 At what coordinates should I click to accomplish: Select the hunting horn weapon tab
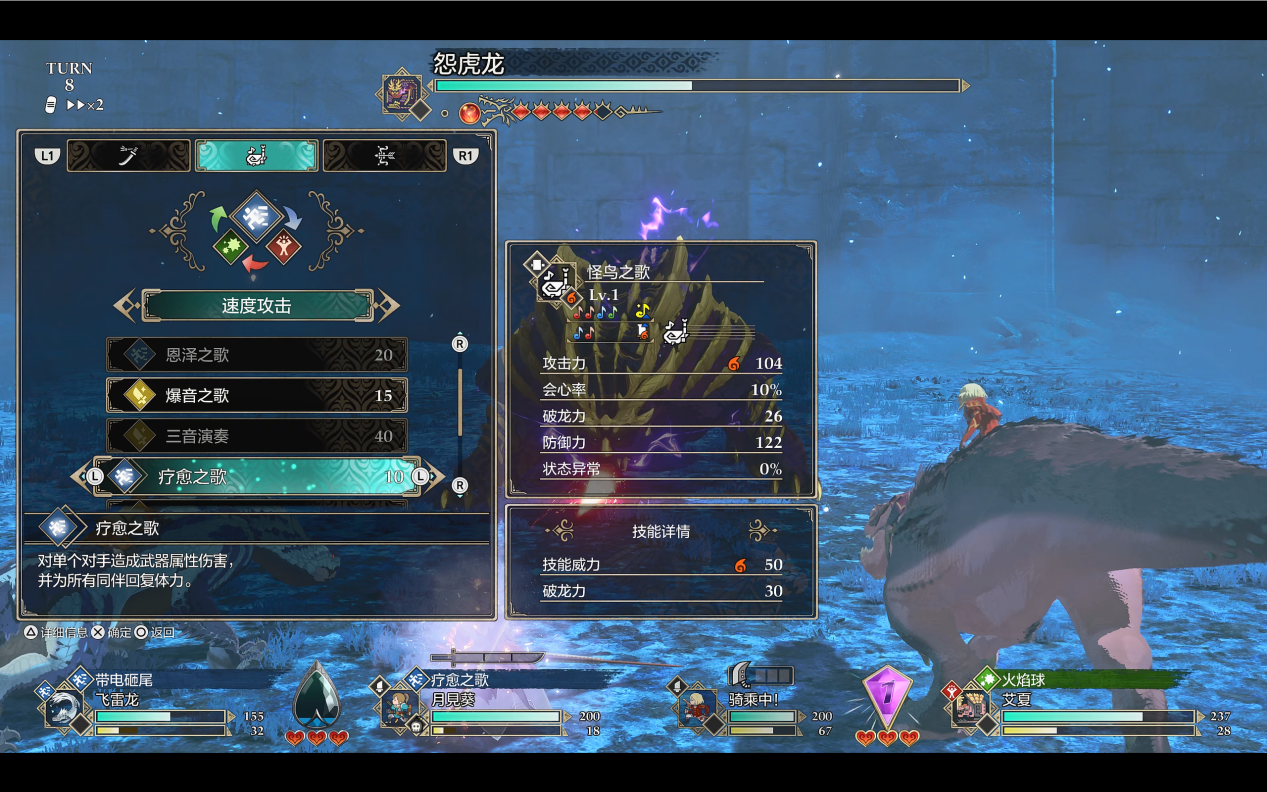click(x=257, y=156)
